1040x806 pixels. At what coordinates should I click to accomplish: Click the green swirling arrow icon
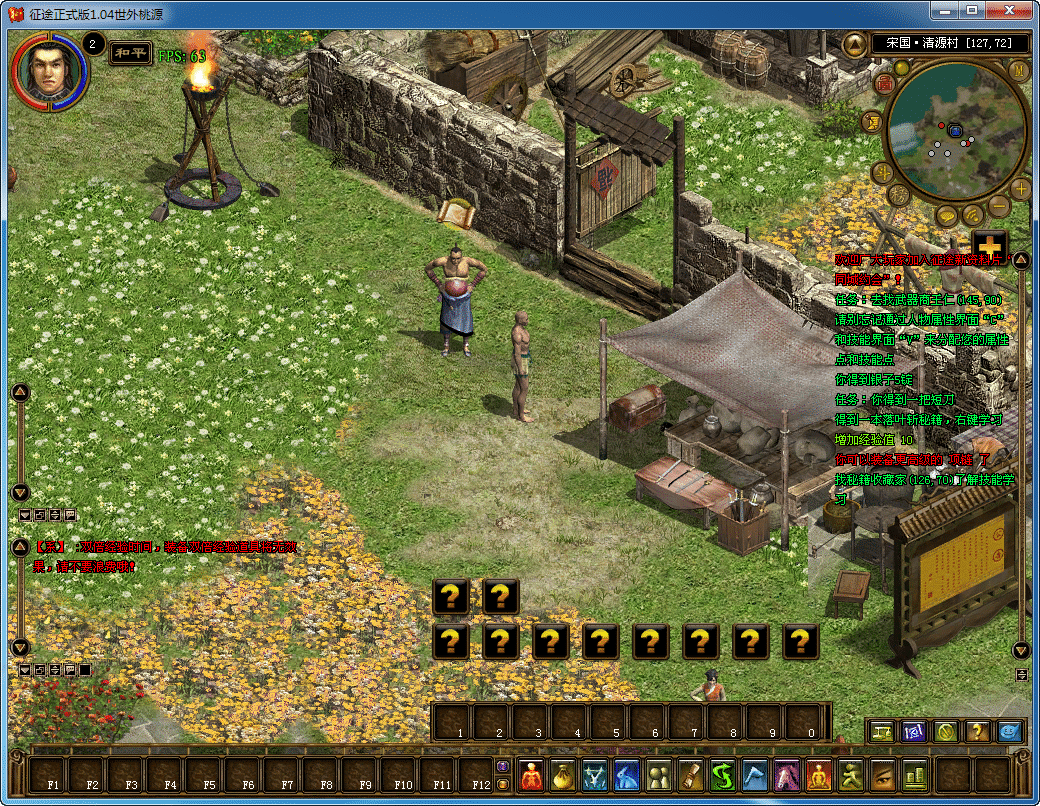click(x=724, y=774)
